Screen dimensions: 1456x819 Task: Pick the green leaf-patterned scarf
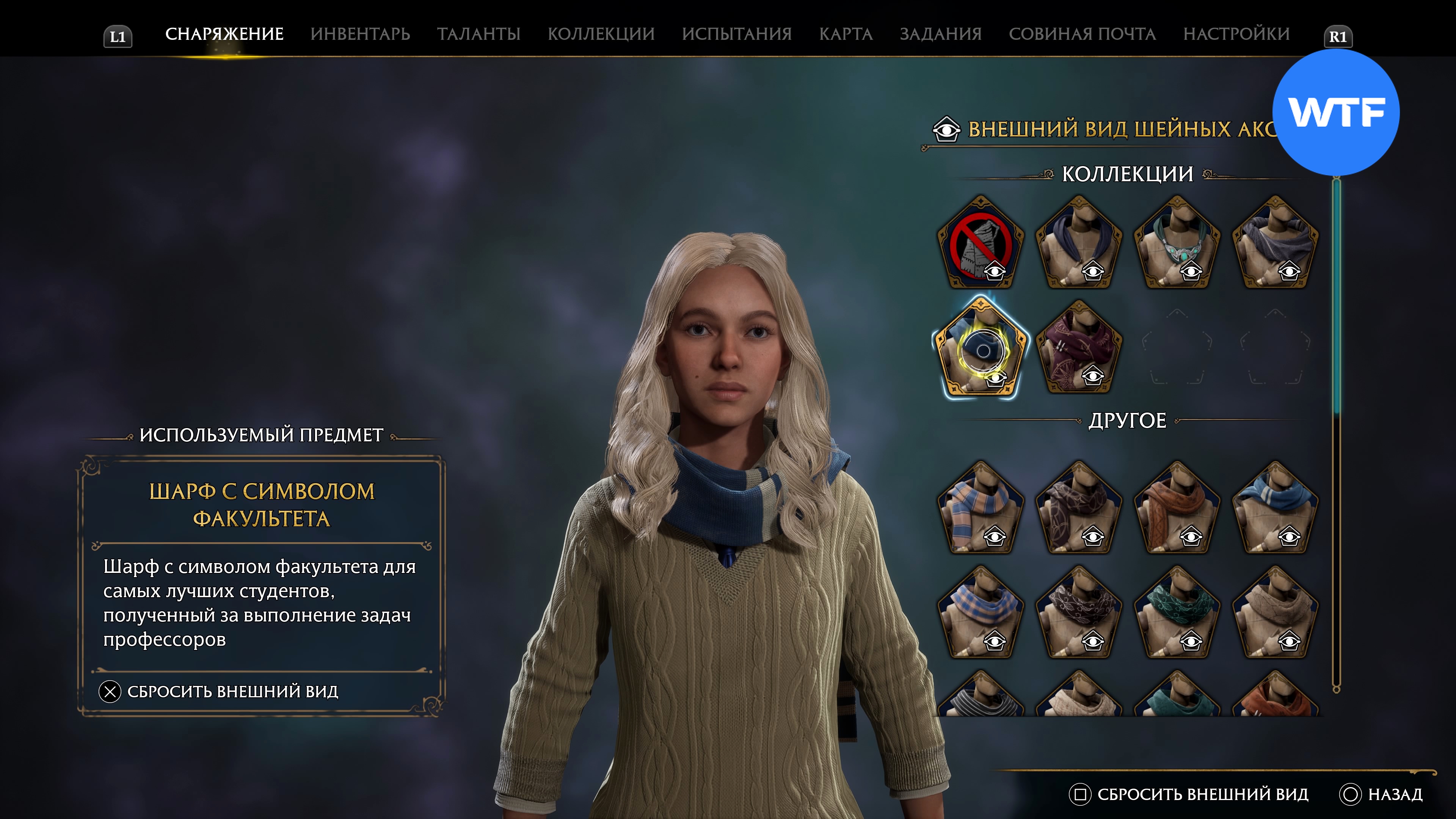tap(1177, 613)
